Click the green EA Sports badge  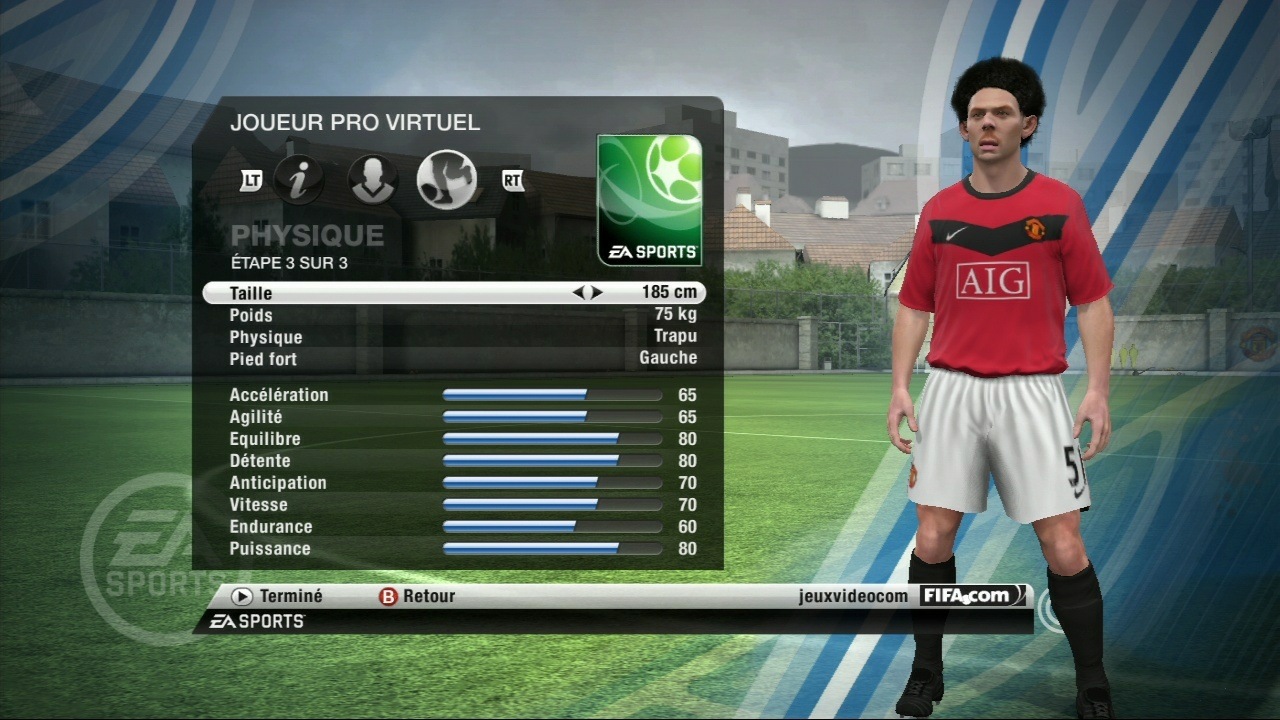coord(649,198)
